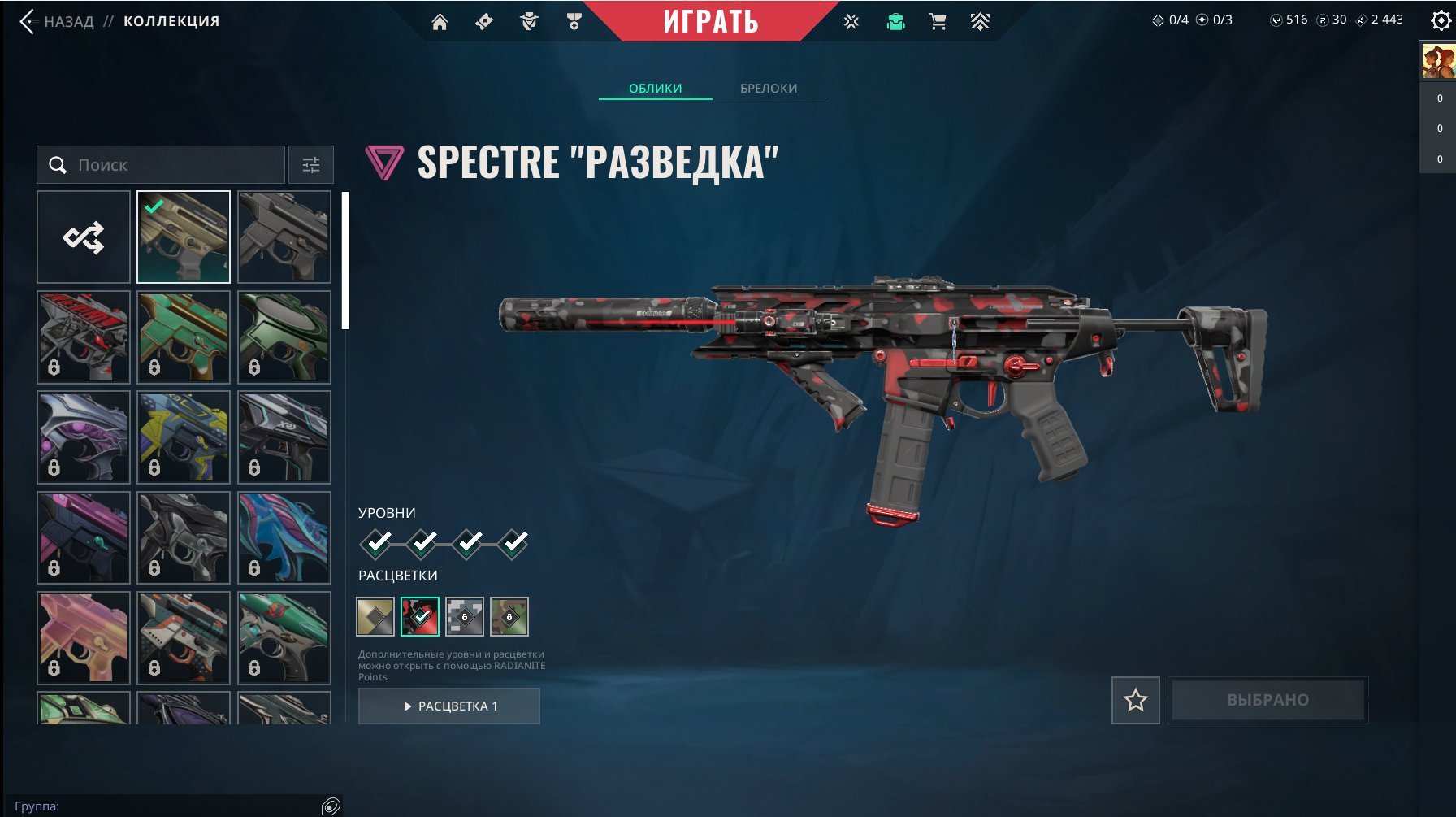Select the fourth level checkmark under УРОВНИ

[x=511, y=543]
